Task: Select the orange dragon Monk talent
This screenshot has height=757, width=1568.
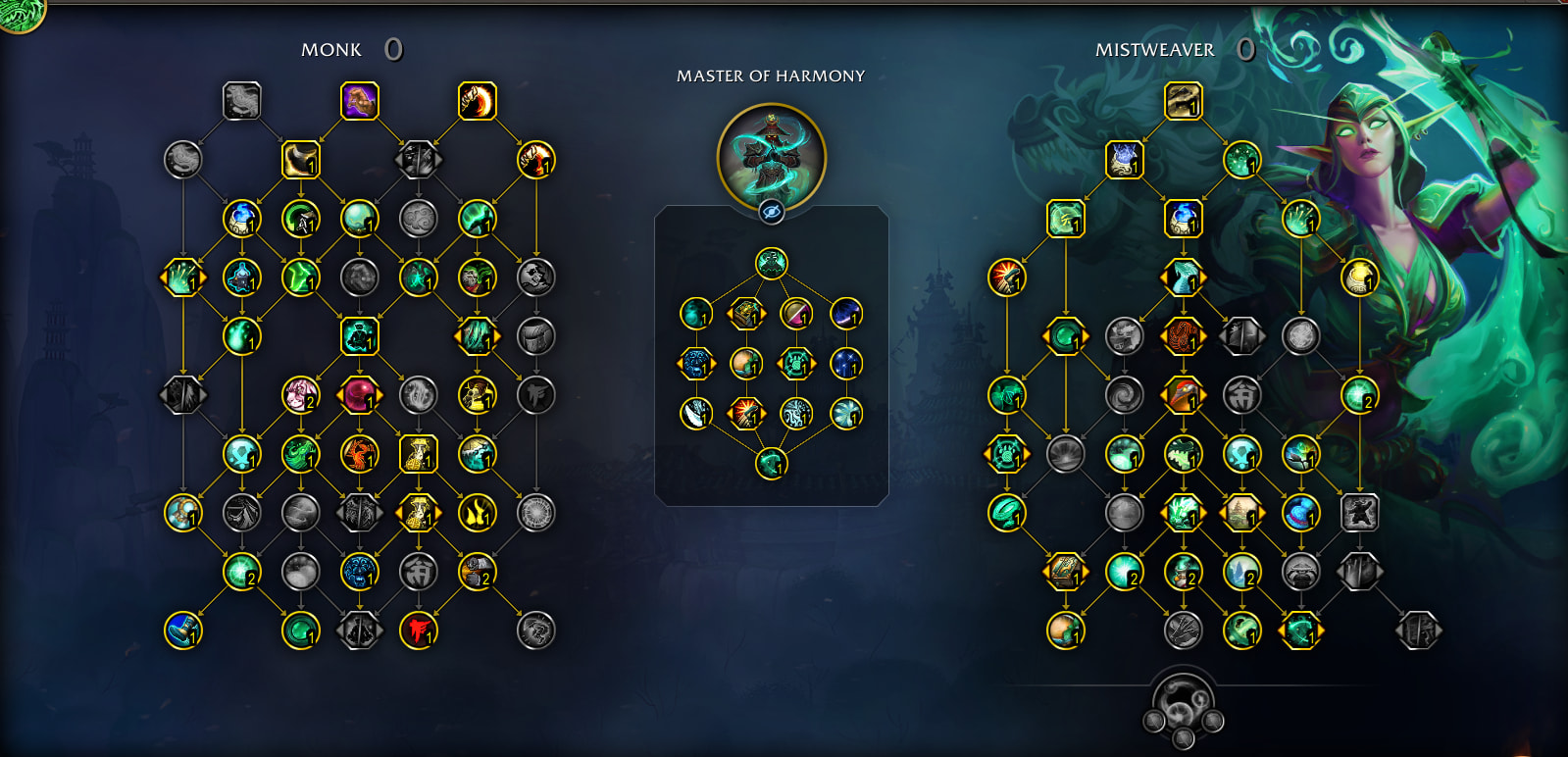Action: (x=360, y=454)
